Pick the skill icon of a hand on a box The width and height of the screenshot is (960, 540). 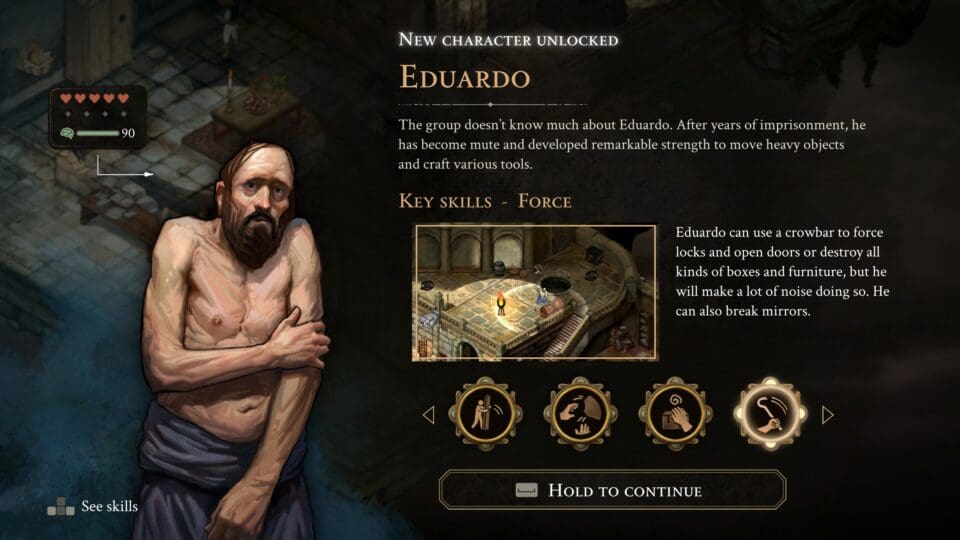[674, 414]
